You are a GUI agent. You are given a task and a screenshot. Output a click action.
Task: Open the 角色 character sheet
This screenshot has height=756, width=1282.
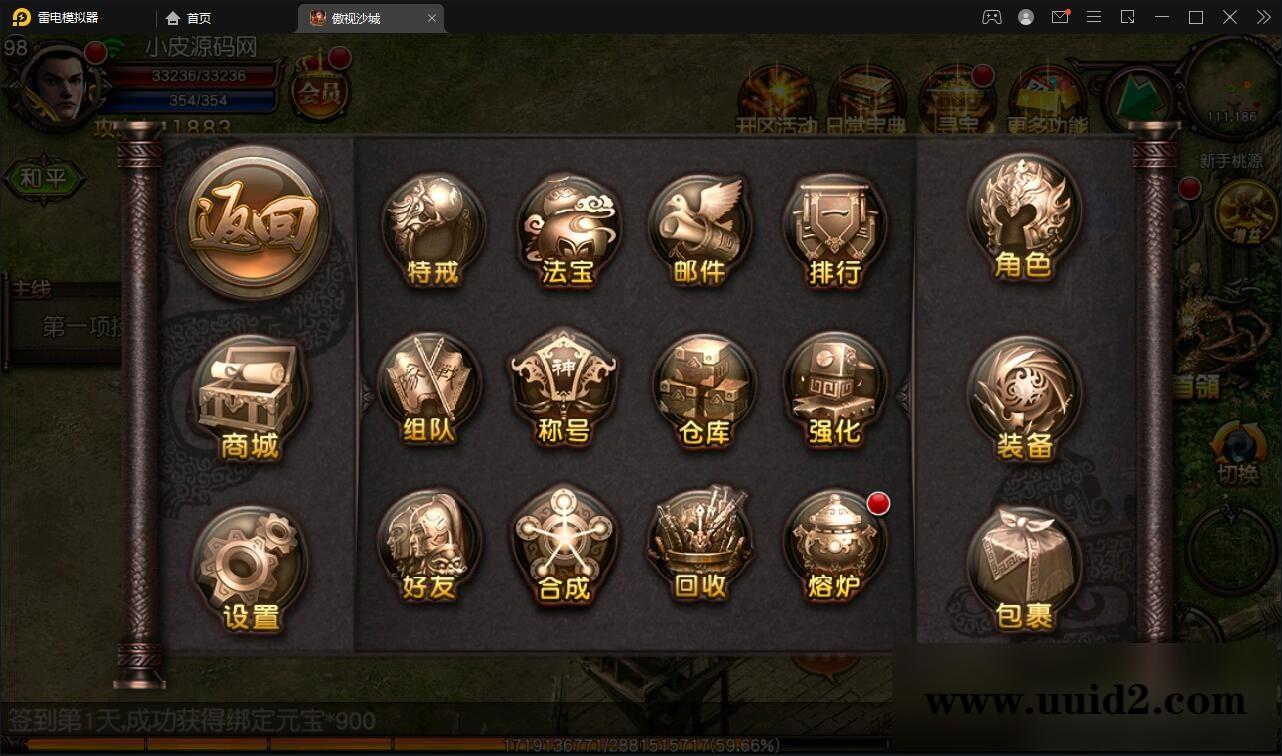(1024, 218)
